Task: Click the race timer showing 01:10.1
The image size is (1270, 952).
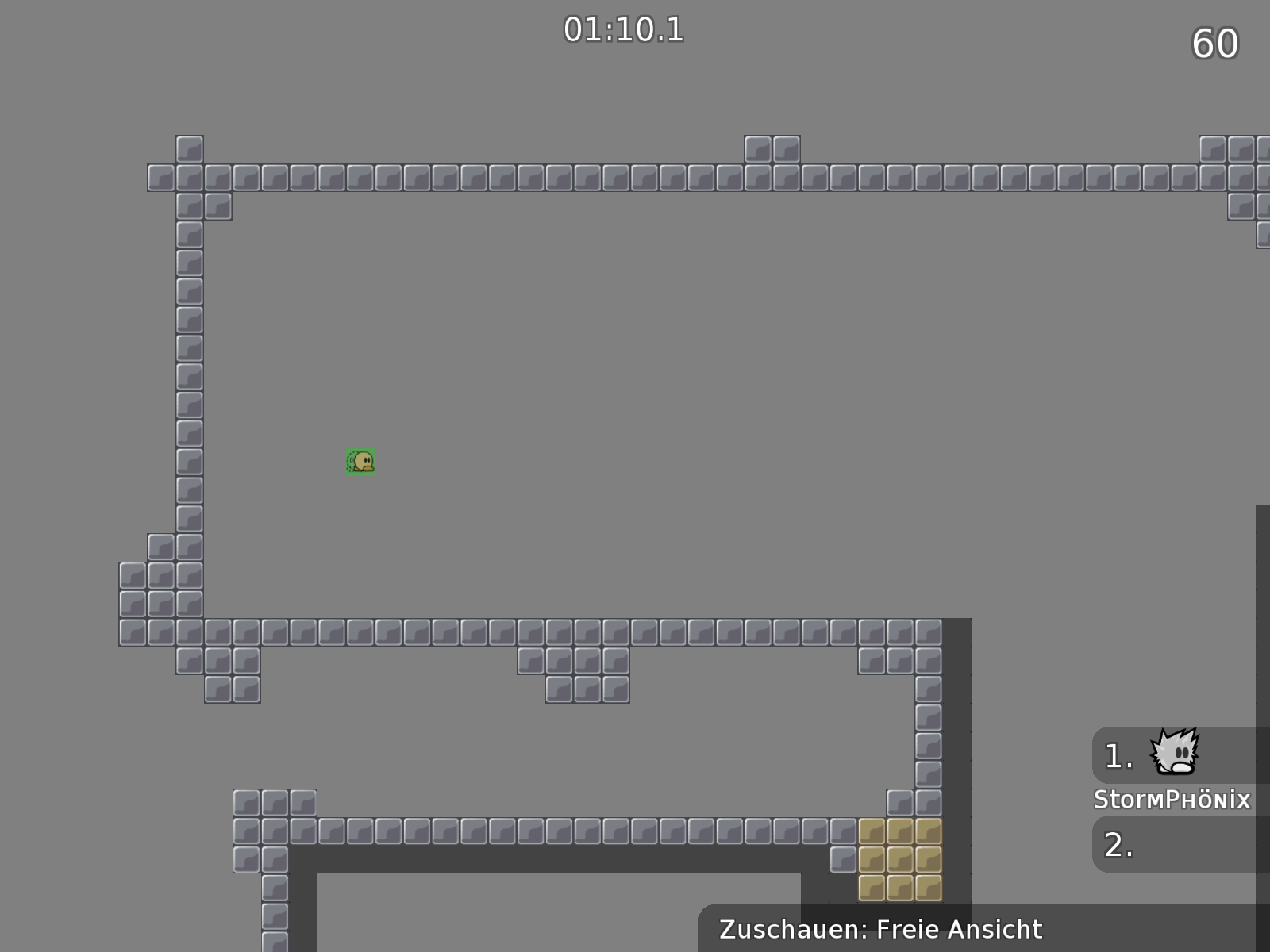Action: (622, 30)
